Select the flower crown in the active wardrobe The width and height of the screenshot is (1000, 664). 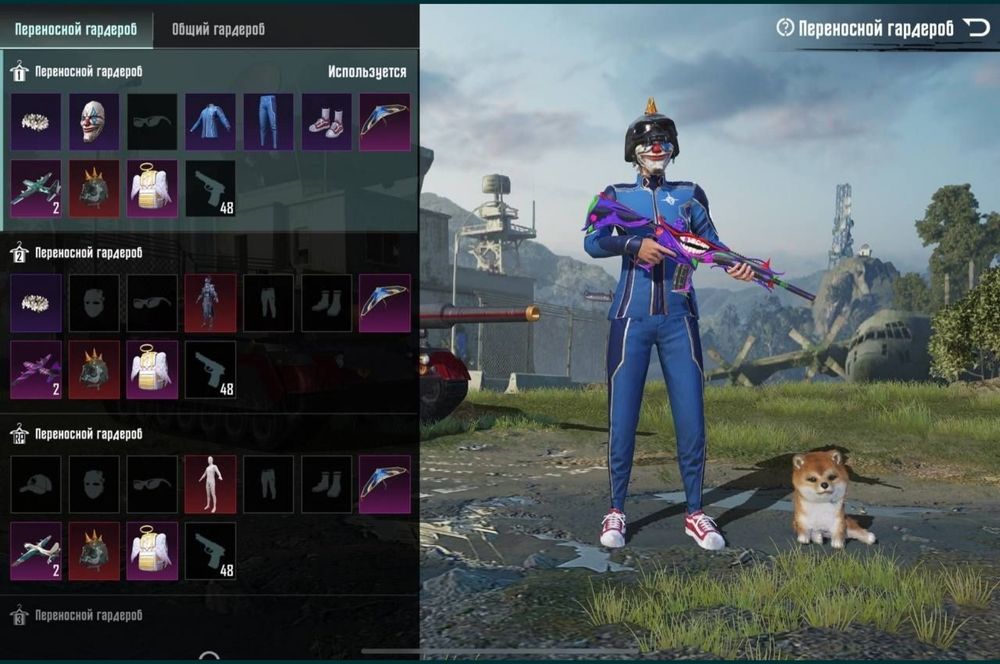[36, 122]
